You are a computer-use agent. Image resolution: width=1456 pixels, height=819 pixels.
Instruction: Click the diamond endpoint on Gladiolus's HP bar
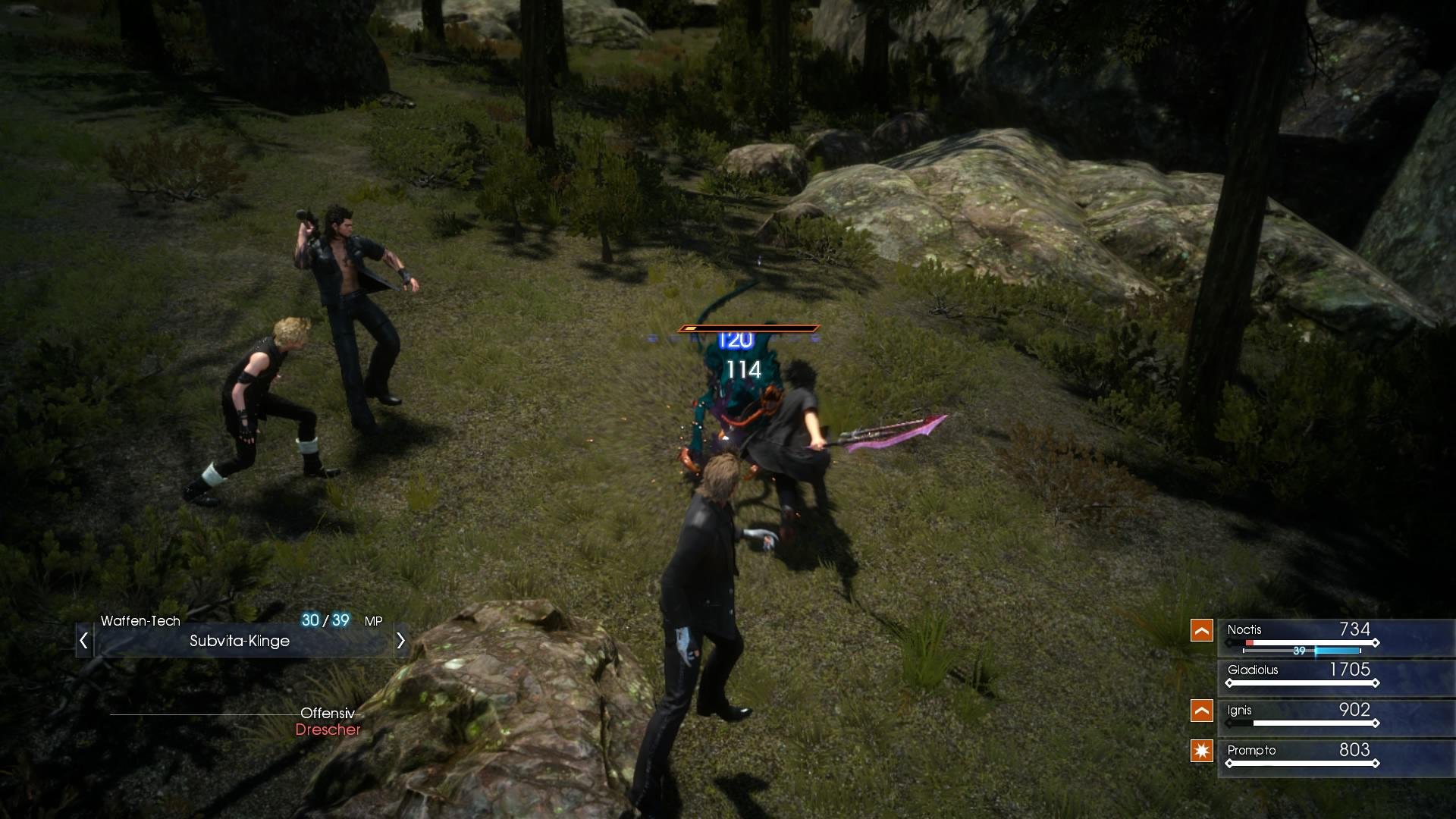tap(1374, 681)
